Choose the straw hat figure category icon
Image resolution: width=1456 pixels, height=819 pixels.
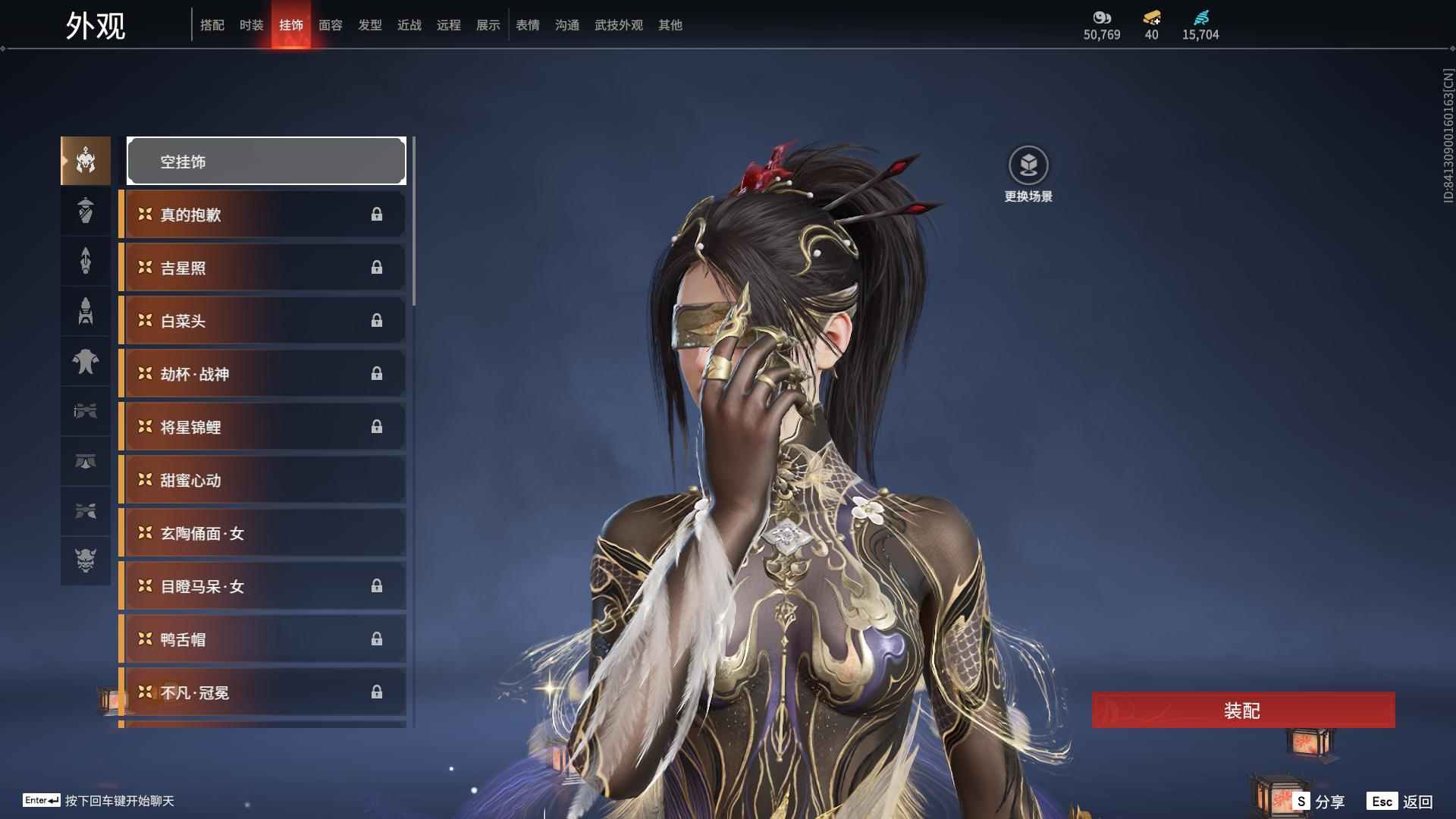tap(86, 211)
